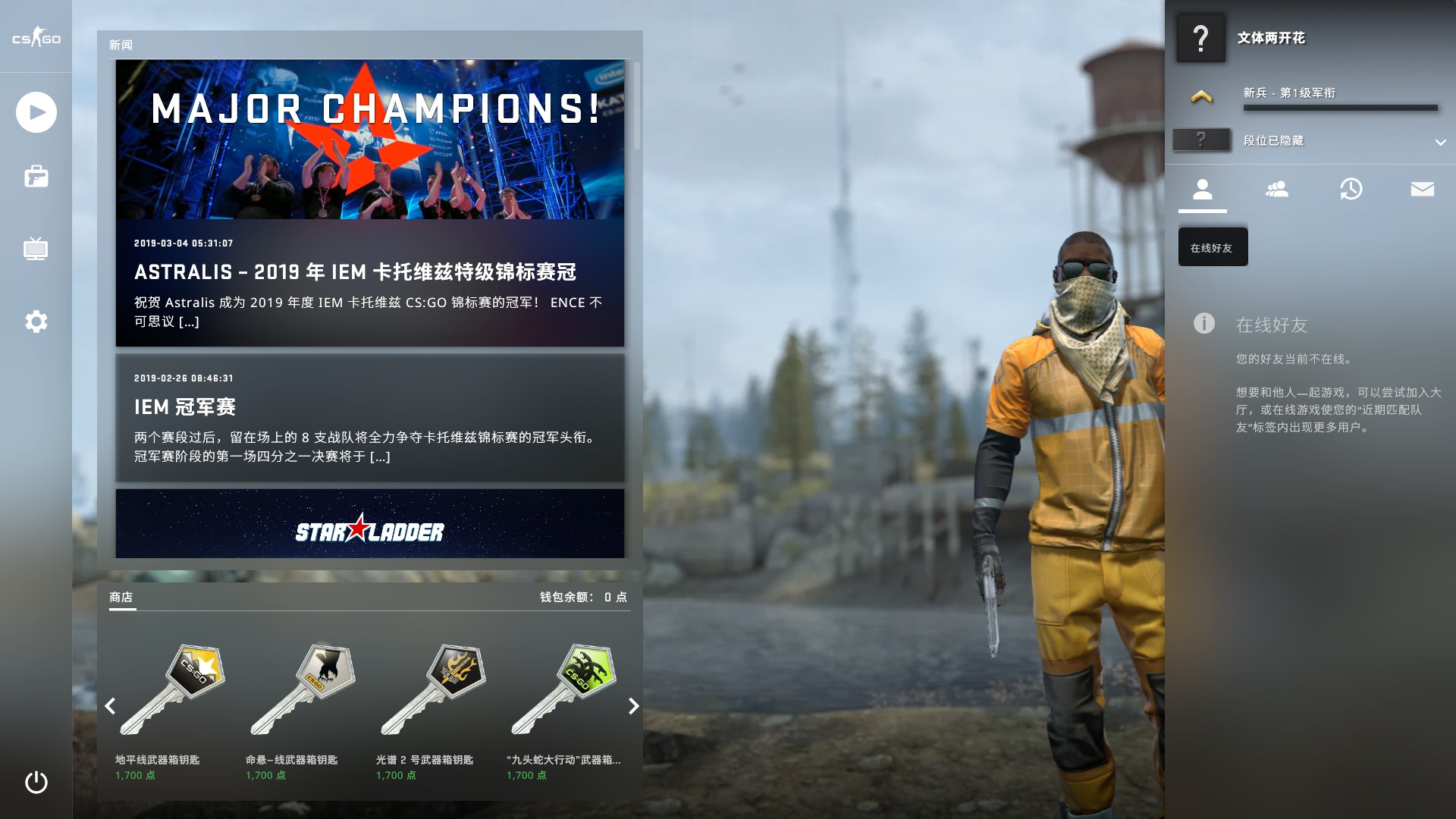Click the left arrow in the shop carousel
This screenshot has width=1456, height=819.
110,707
